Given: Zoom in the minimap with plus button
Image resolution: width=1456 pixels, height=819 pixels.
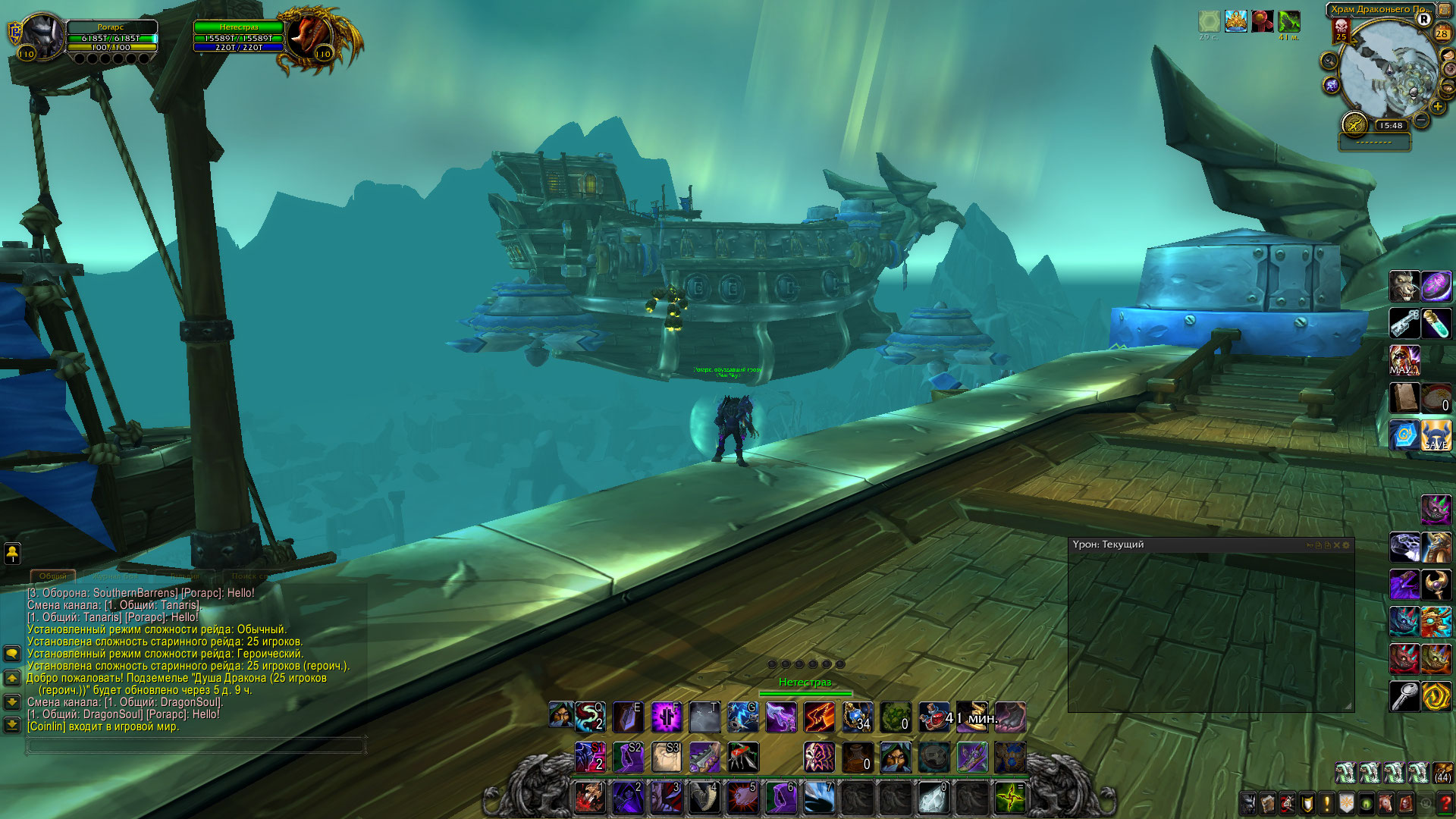Looking at the screenshot, I should [1437, 107].
